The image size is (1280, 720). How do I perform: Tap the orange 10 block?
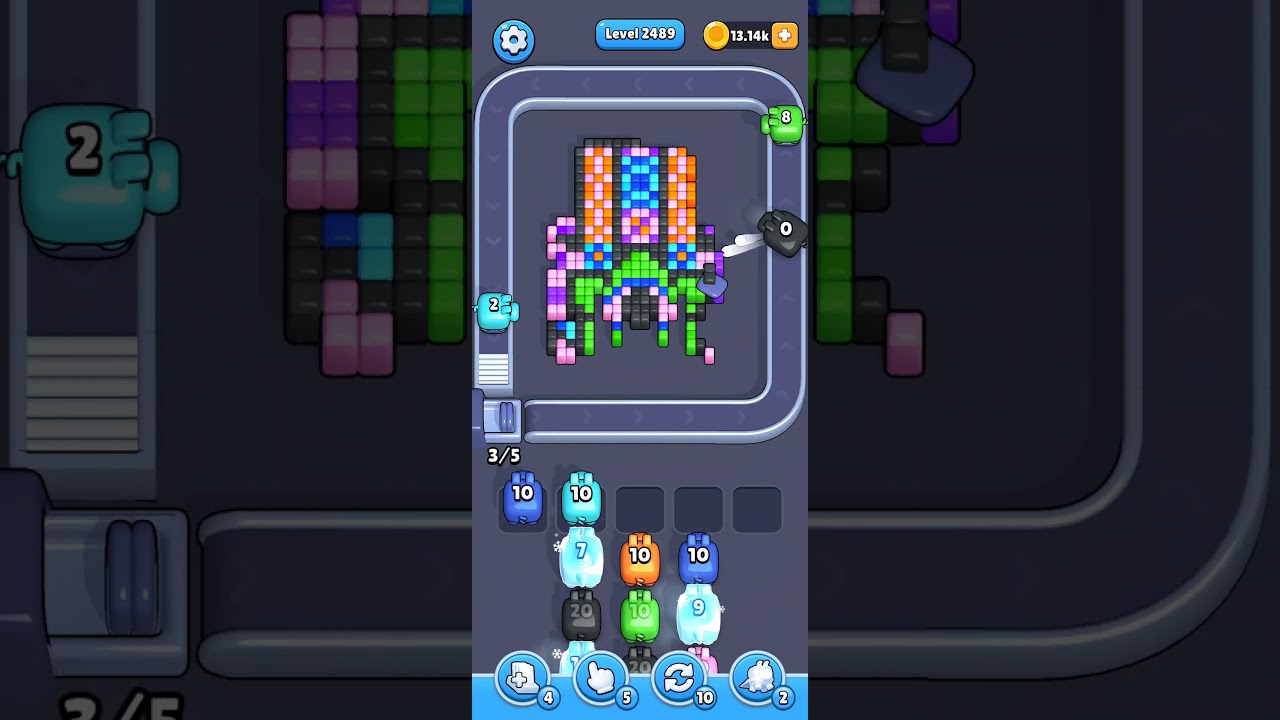pyautogui.click(x=641, y=557)
